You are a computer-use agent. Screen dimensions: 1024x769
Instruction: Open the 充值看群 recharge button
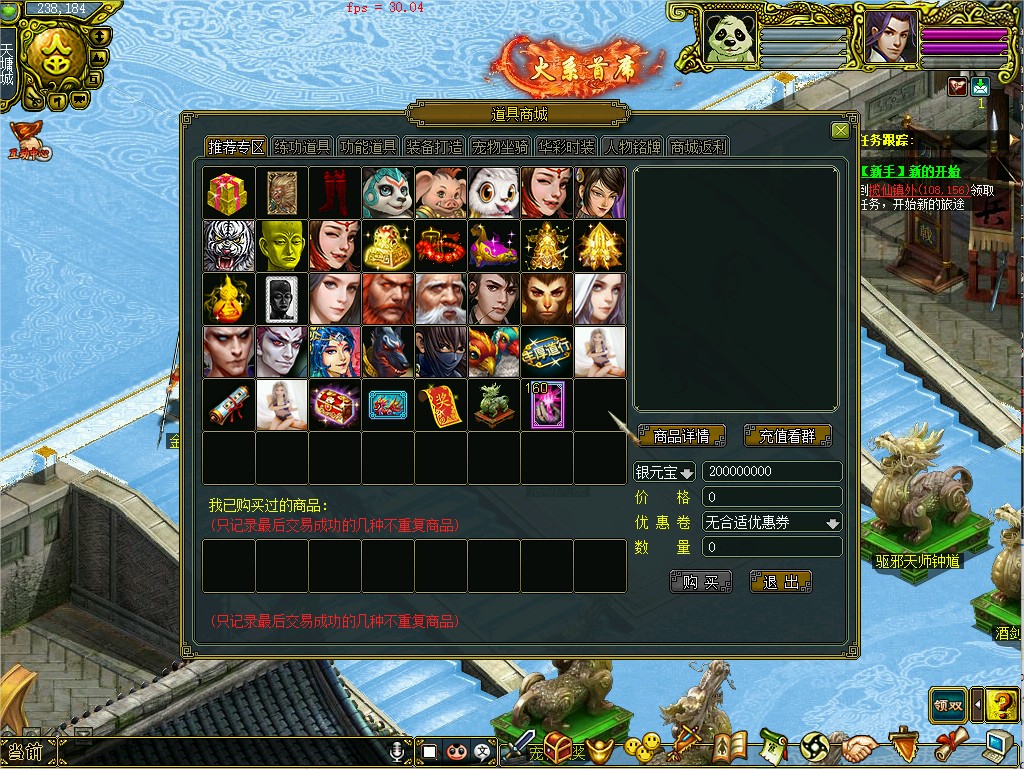(x=788, y=436)
